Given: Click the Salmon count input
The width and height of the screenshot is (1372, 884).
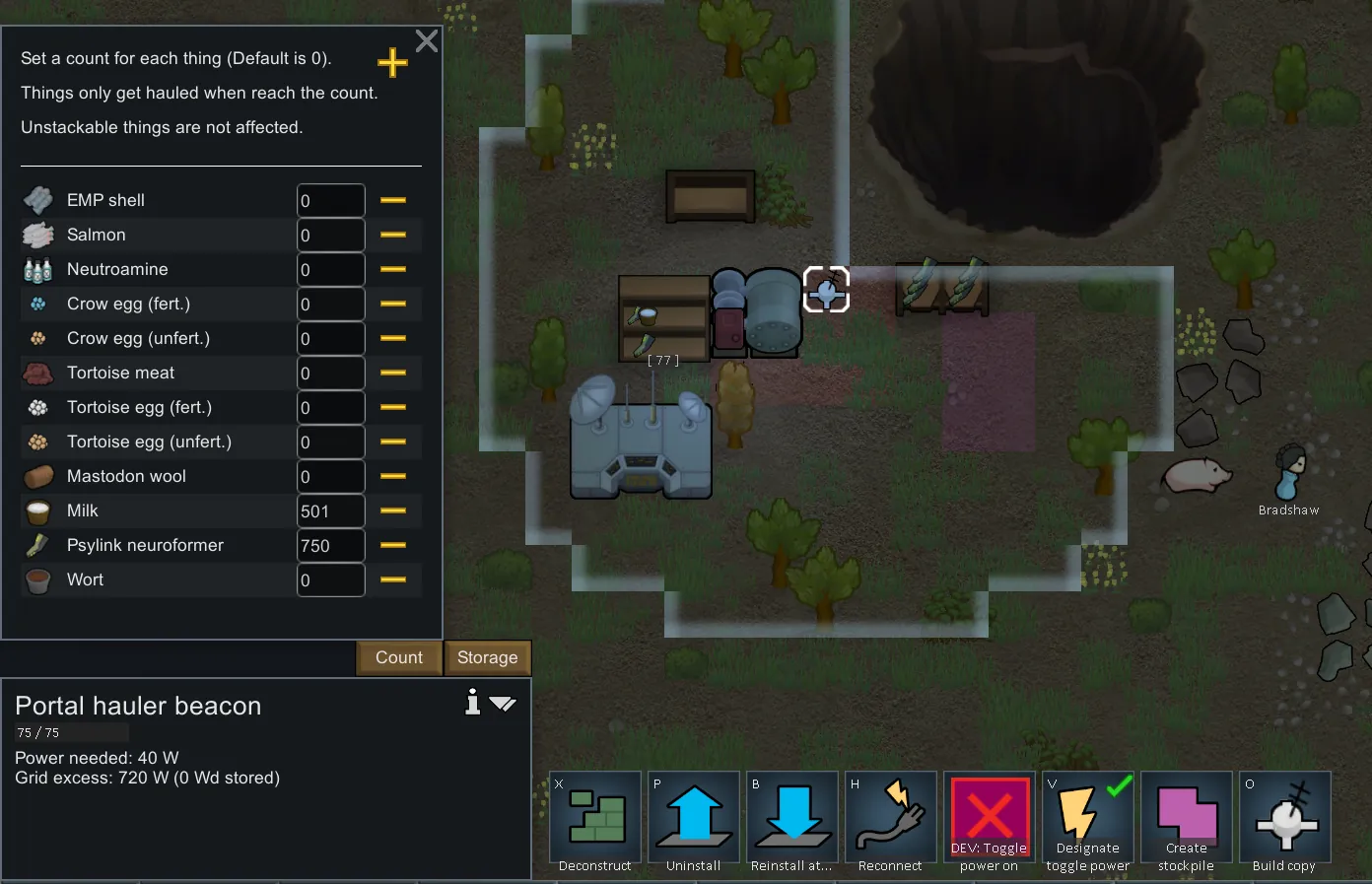Looking at the screenshot, I should [331, 236].
